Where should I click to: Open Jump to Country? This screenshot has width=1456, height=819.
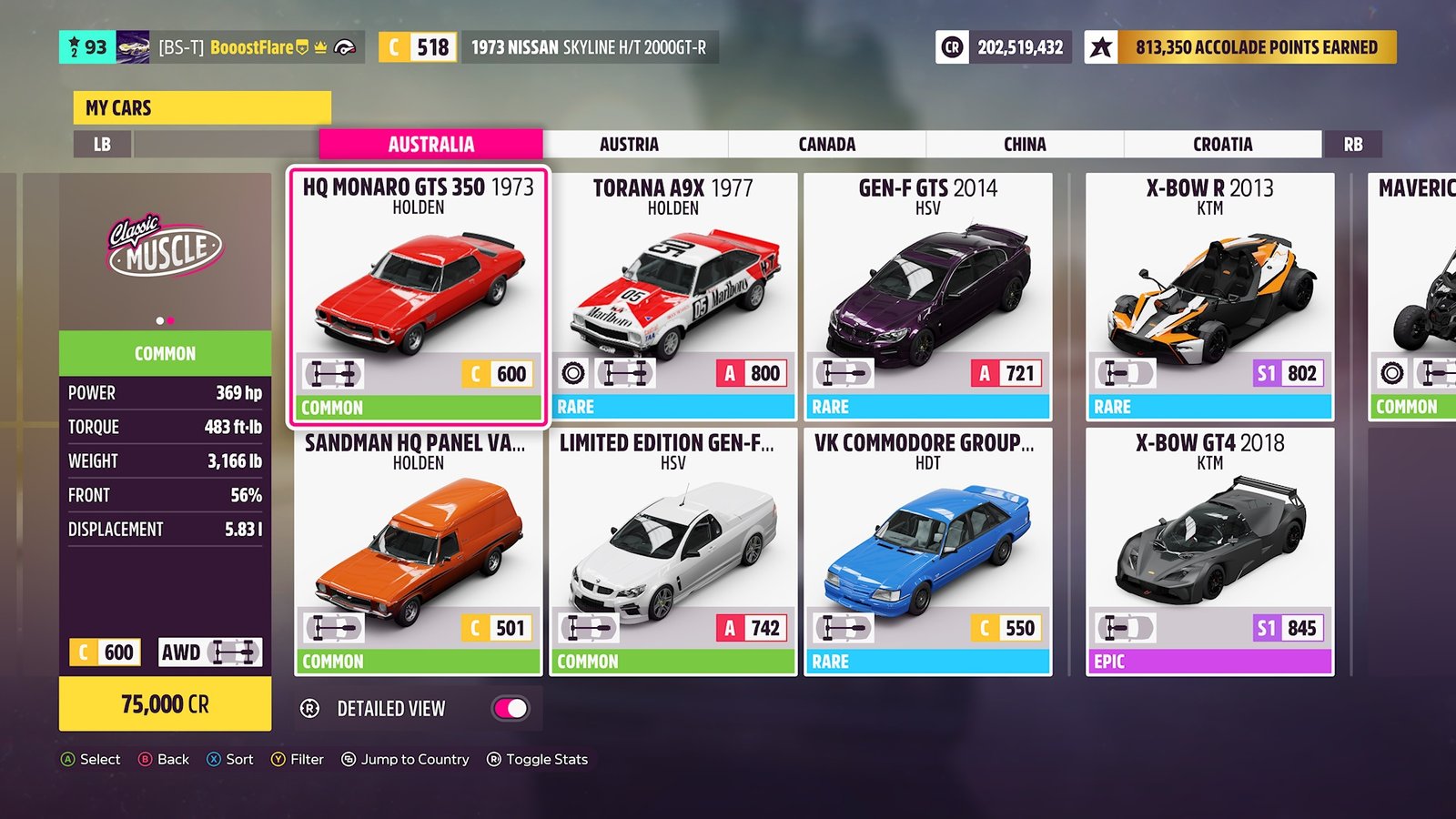(406, 759)
